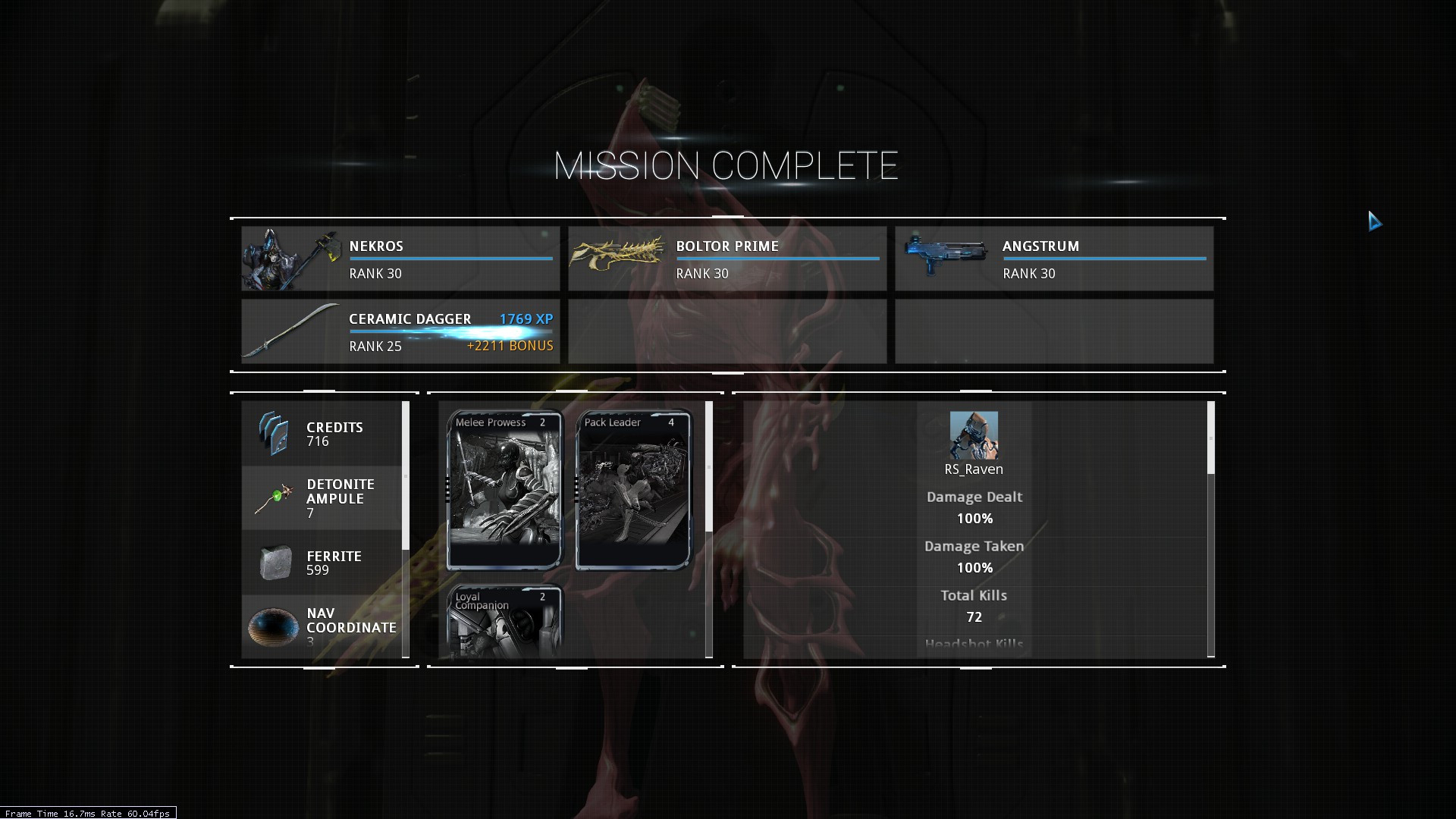Choose the Ceramic Dagger XP panel
Viewport: 1456px width, 819px height.
[x=400, y=331]
